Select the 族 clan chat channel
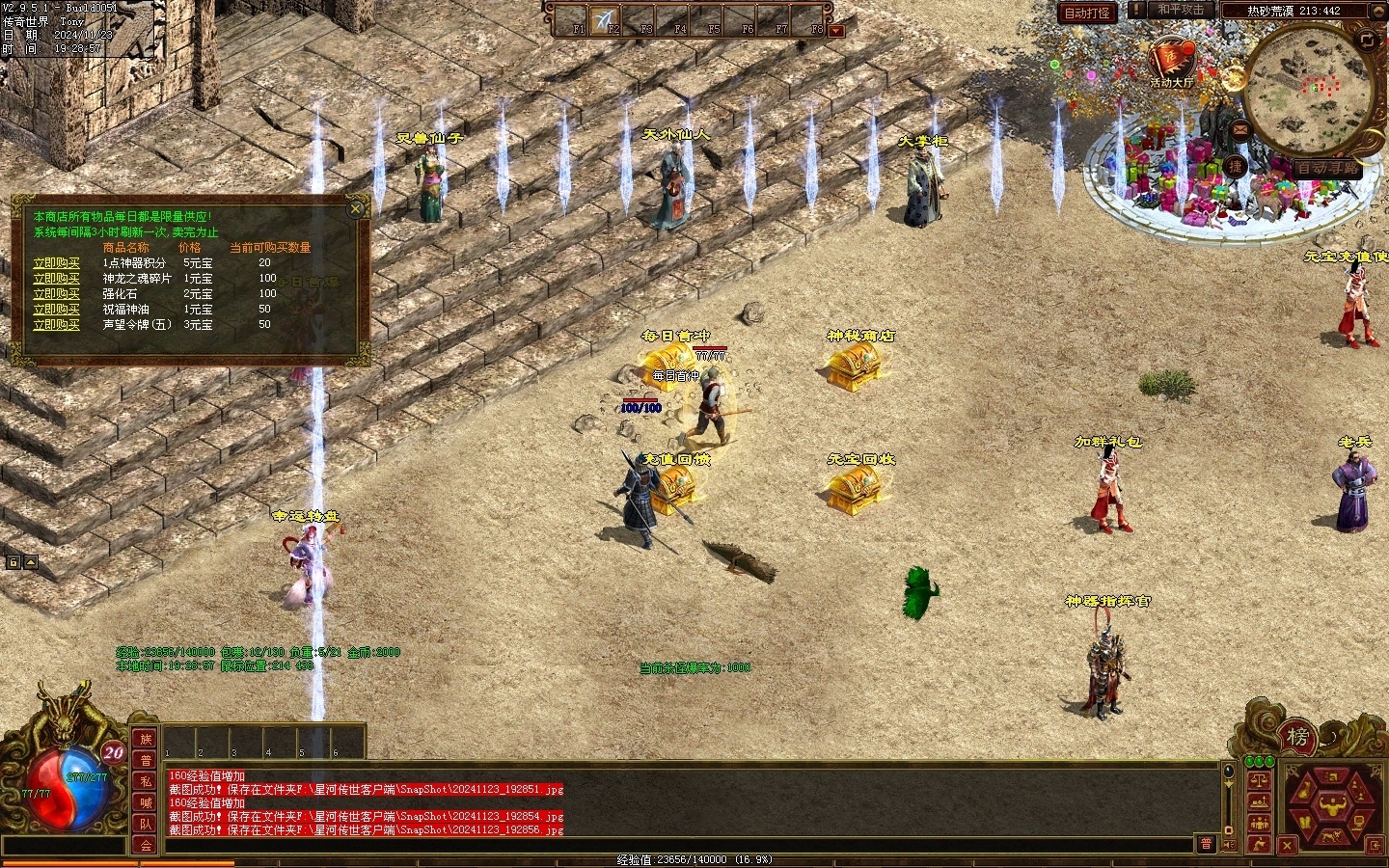 [x=146, y=740]
